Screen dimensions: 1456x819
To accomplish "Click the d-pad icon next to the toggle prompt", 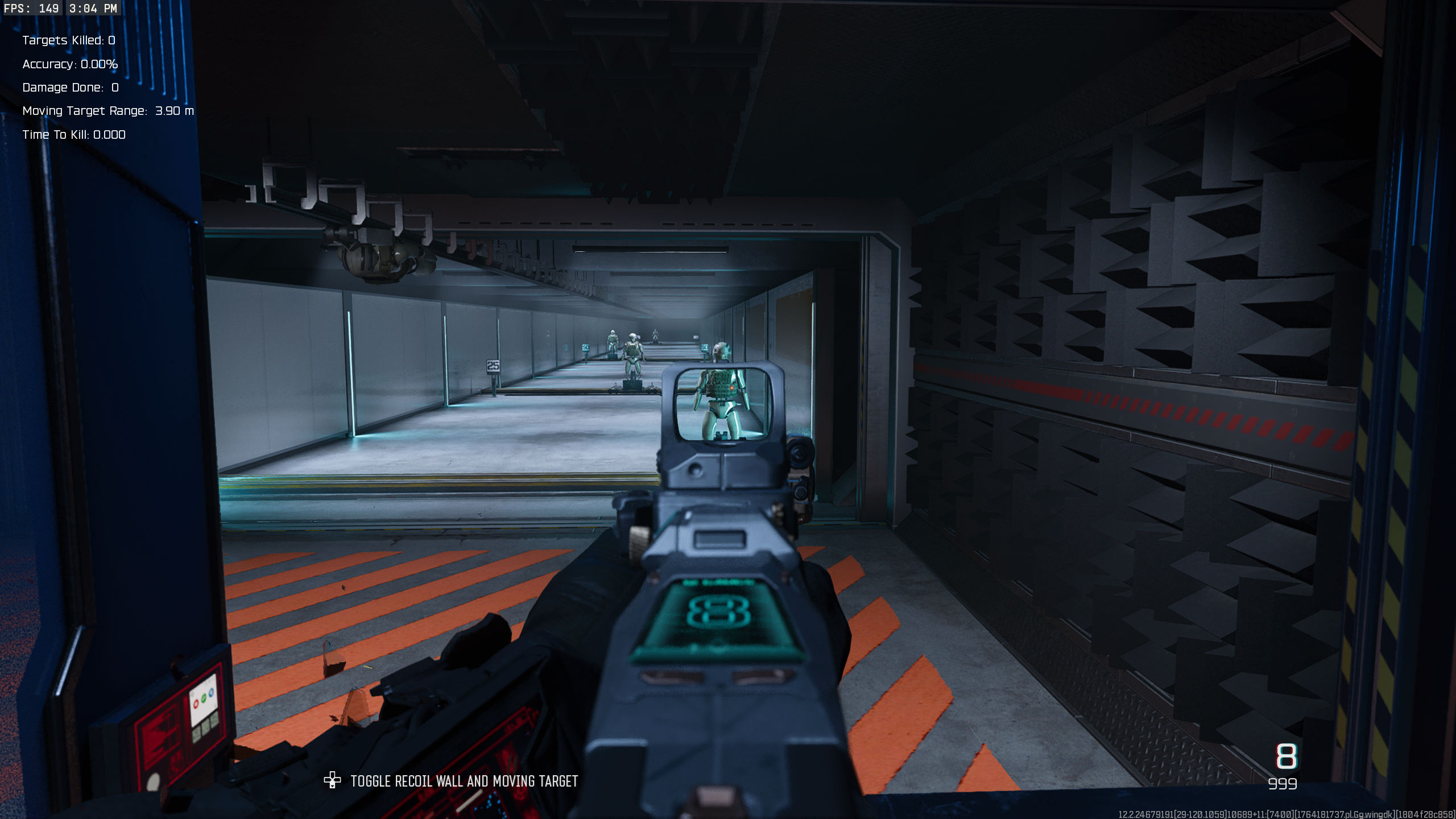I will tap(333, 781).
